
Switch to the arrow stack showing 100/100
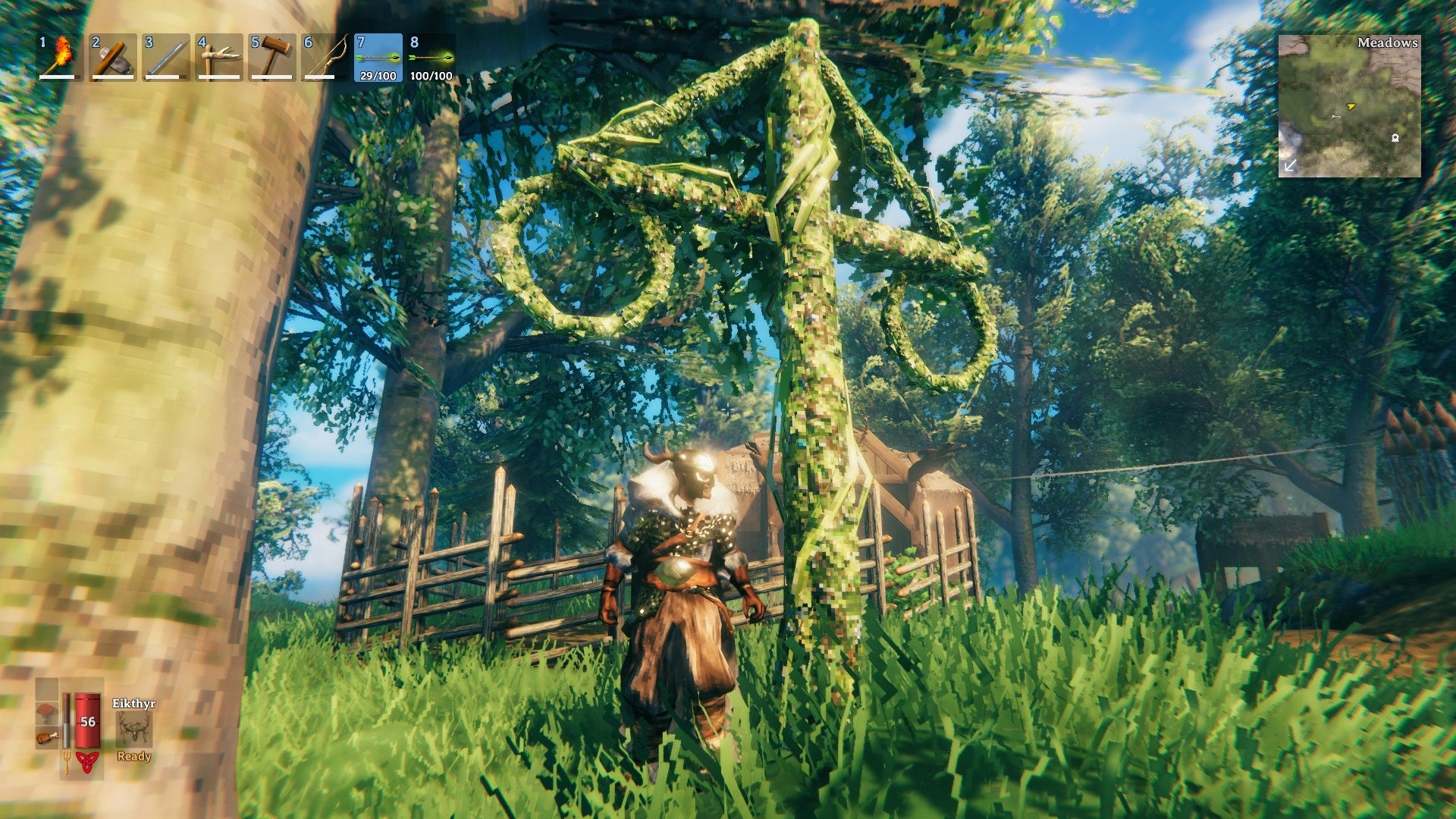[x=431, y=57]
